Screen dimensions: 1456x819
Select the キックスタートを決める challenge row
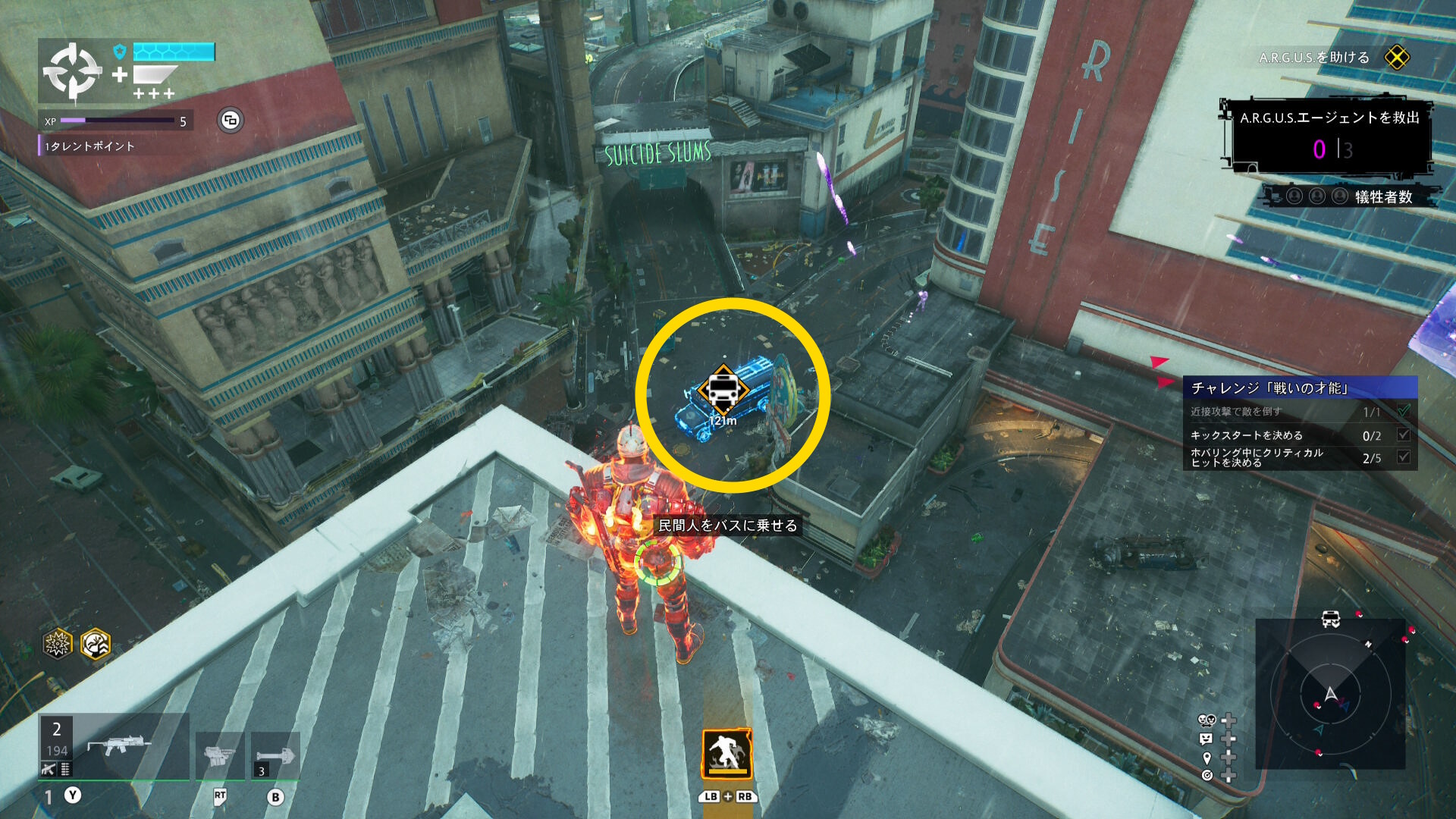[1299, 435]
